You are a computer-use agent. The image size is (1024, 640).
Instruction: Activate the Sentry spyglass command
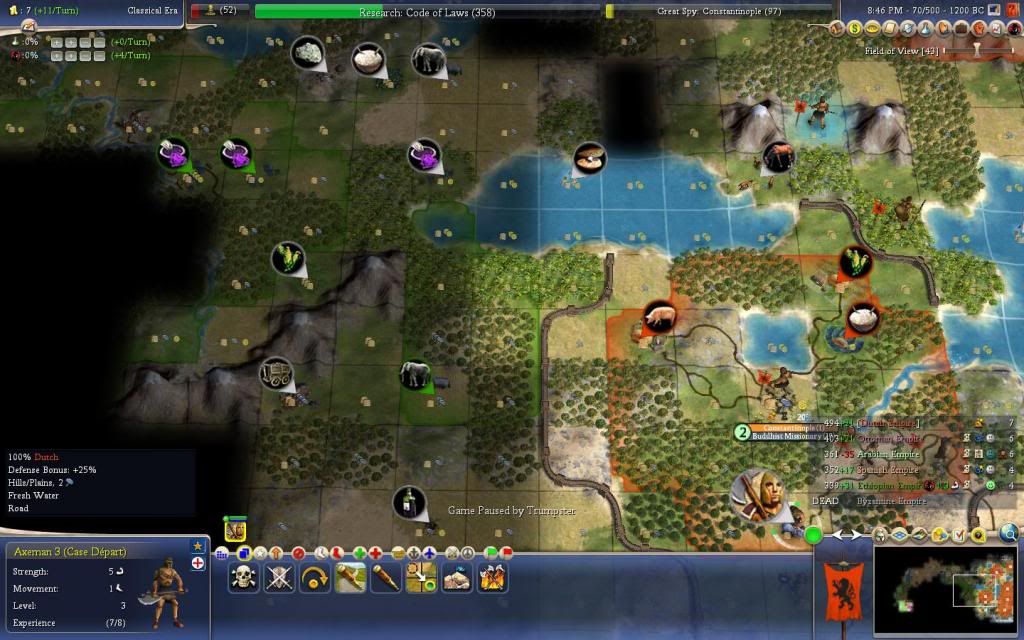(x=386, y=577)
